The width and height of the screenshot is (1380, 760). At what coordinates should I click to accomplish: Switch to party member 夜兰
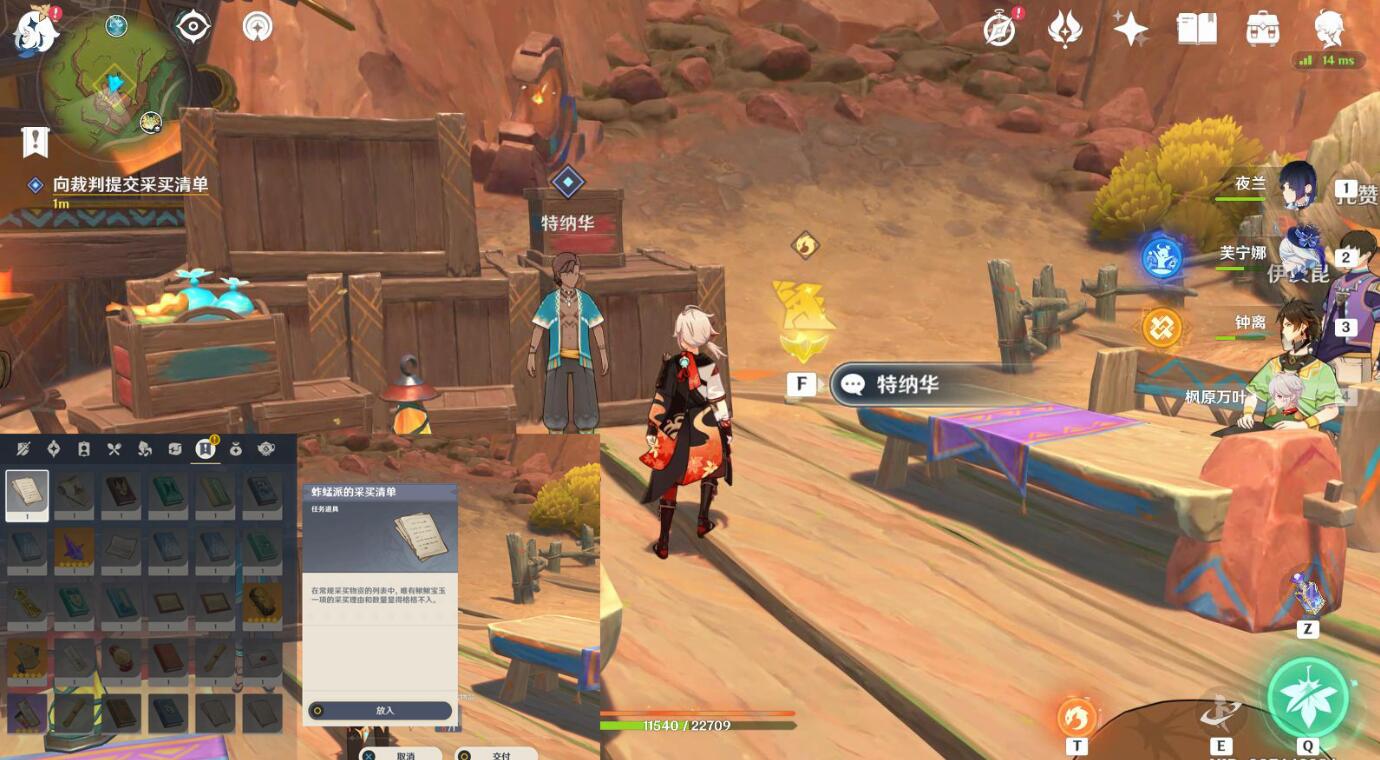pos(1297,186)
